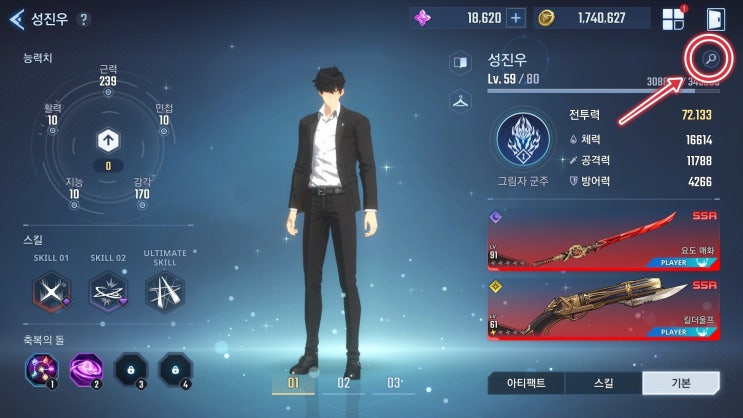Open the 스킬 tab
743x418 pixels.
click(603, 383)
